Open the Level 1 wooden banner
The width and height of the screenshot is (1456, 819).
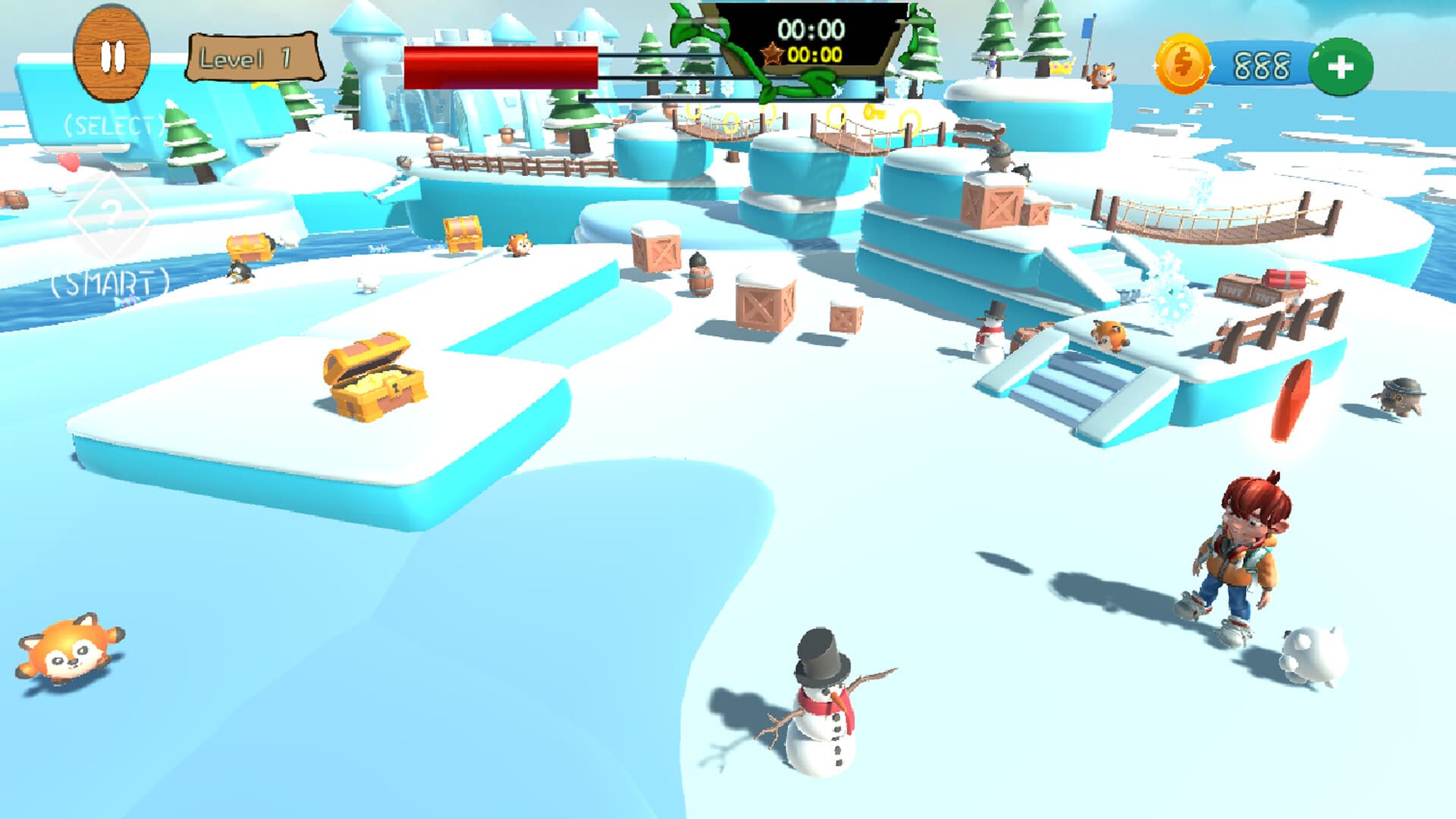tap(250, 55)
